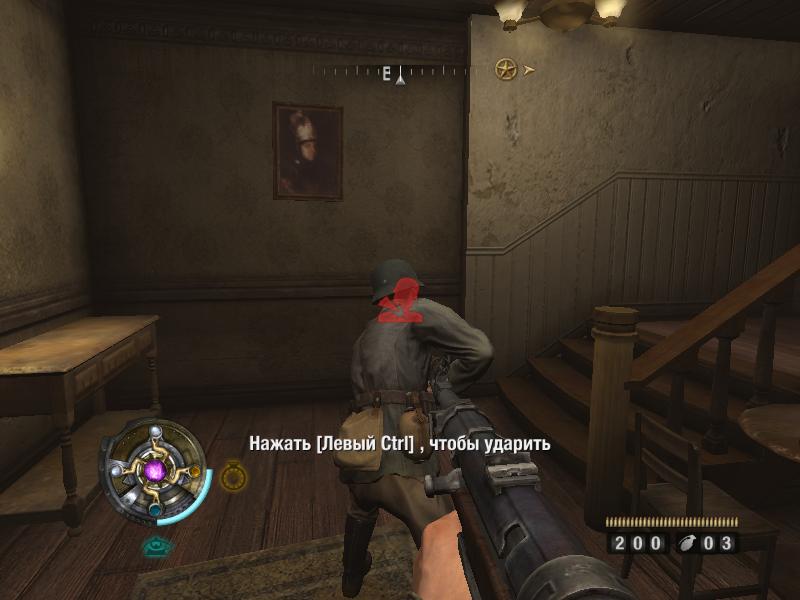Click the teal gem on the medallion
Image resolution: width=800 pixels, height=600 pixels.
pyautogui.click(x=157, y=509)
